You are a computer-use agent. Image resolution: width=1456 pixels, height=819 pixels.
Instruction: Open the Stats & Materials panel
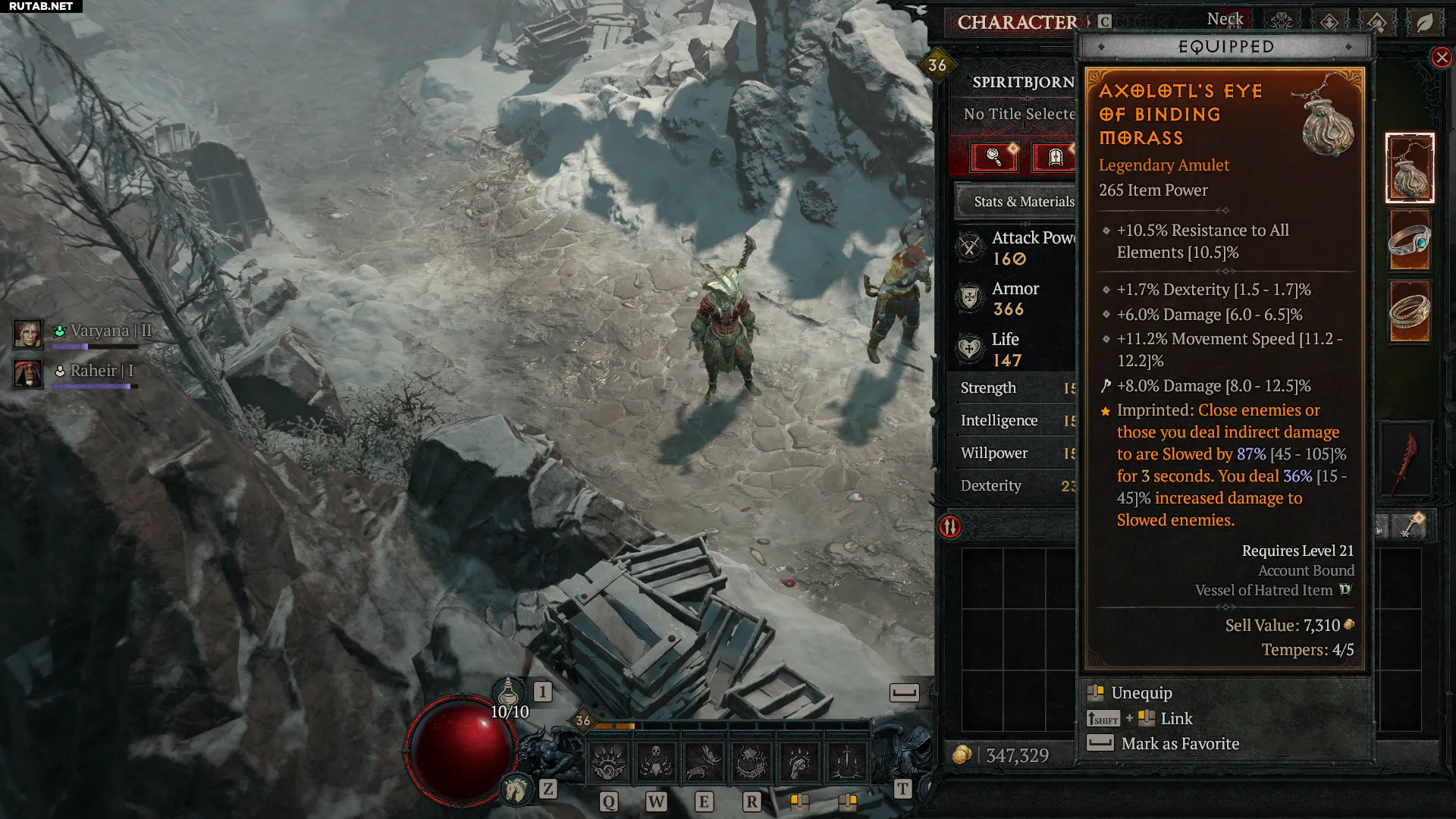click(1016, 202)
